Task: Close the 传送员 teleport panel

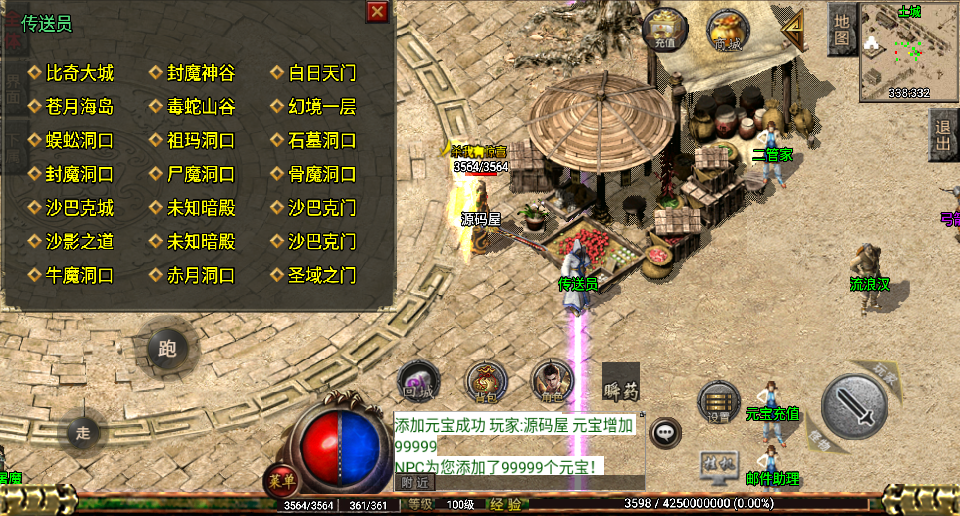Action: [x=377, y=12]
